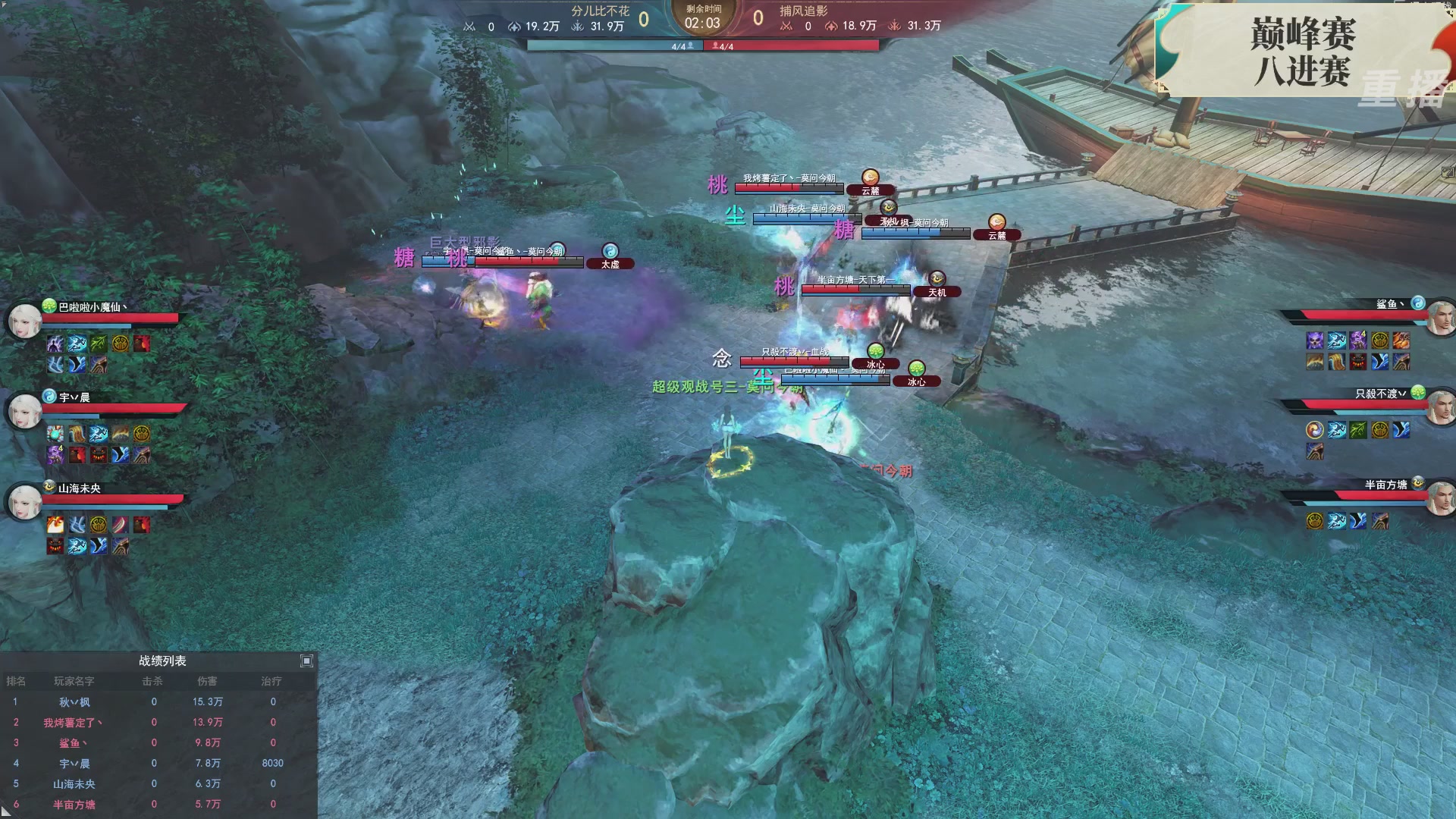
Task: Select the green leaf buff icon under 只殺不渡ゝ
Action: [1357, 430]
